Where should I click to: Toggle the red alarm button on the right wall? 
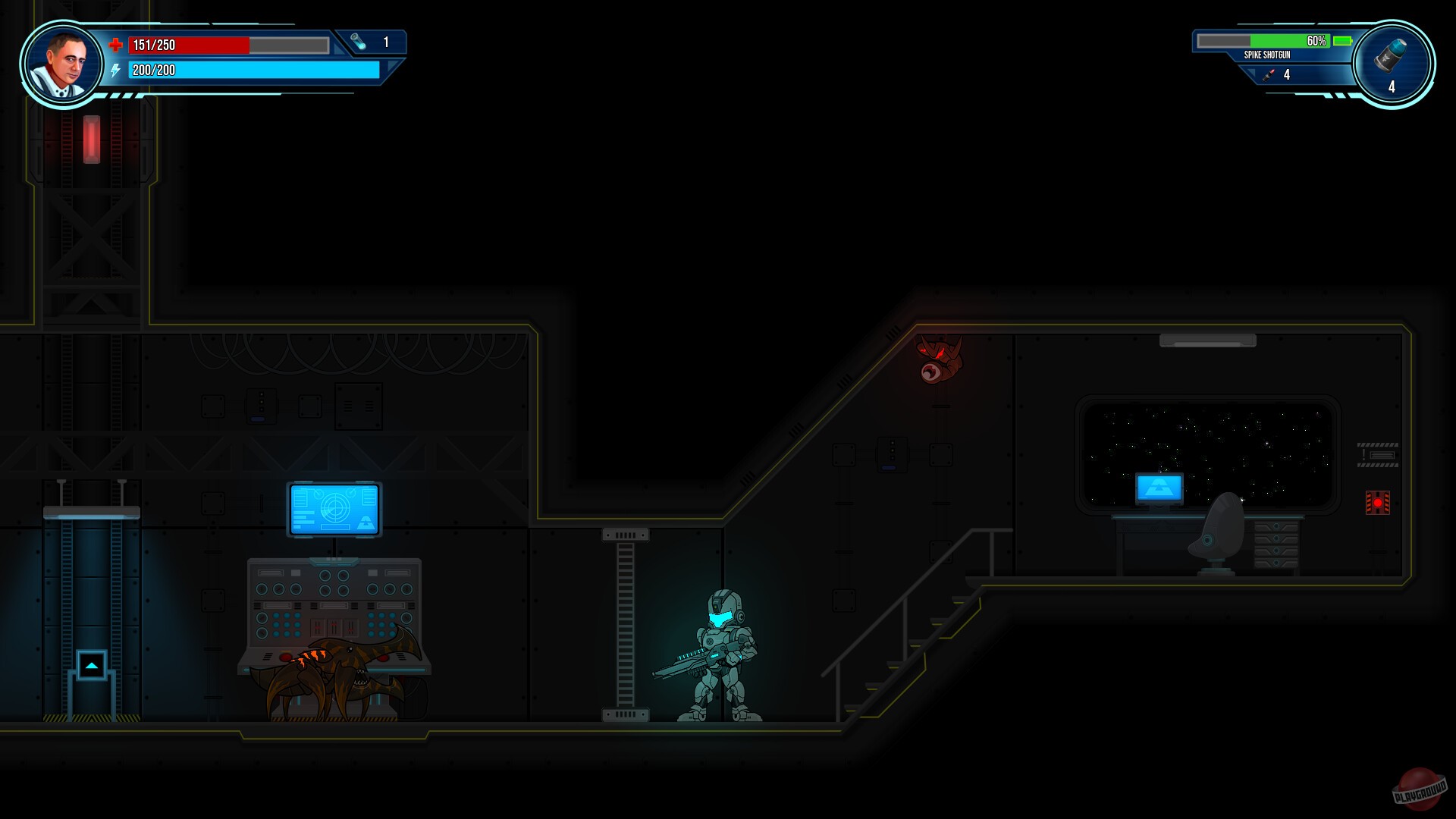1376,502
